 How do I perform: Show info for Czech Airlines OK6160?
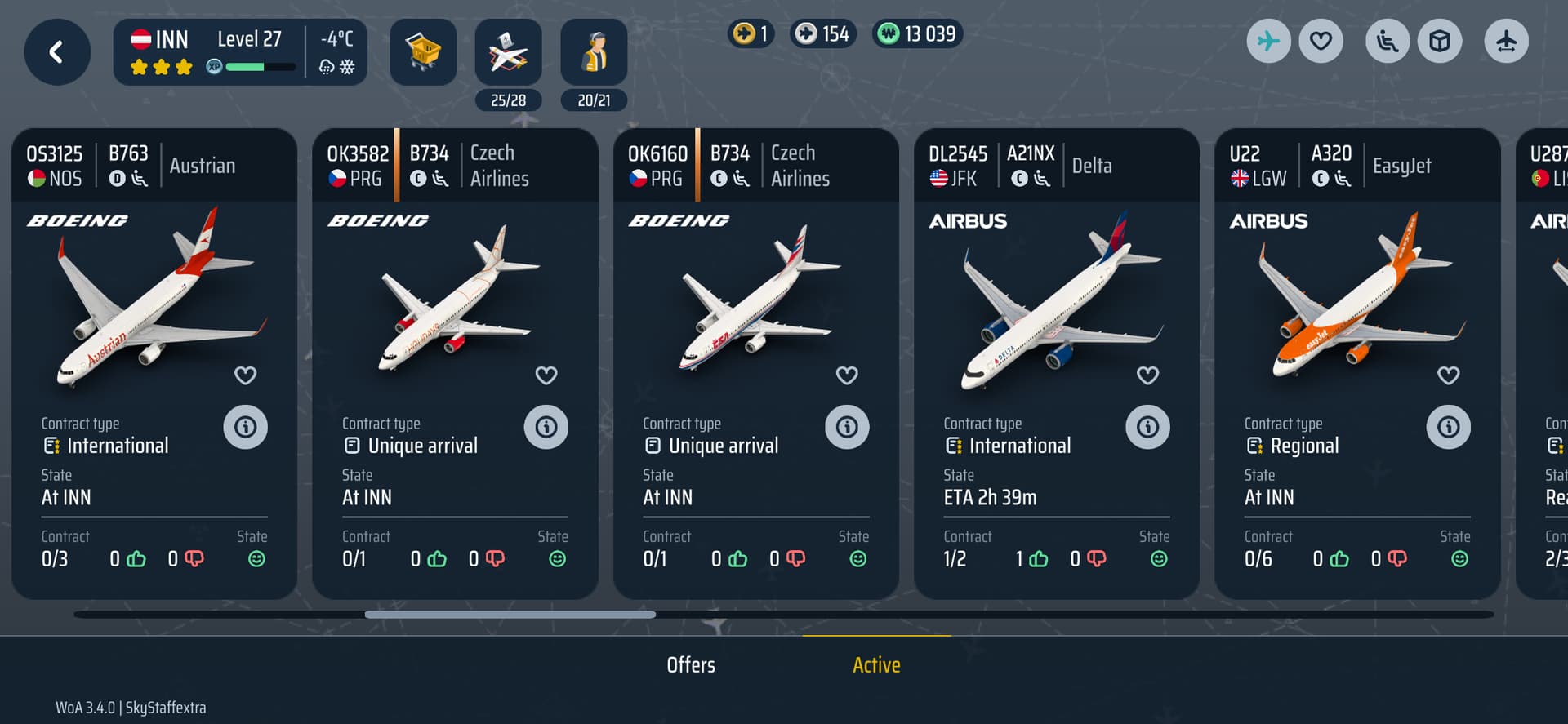pos(847,427)
